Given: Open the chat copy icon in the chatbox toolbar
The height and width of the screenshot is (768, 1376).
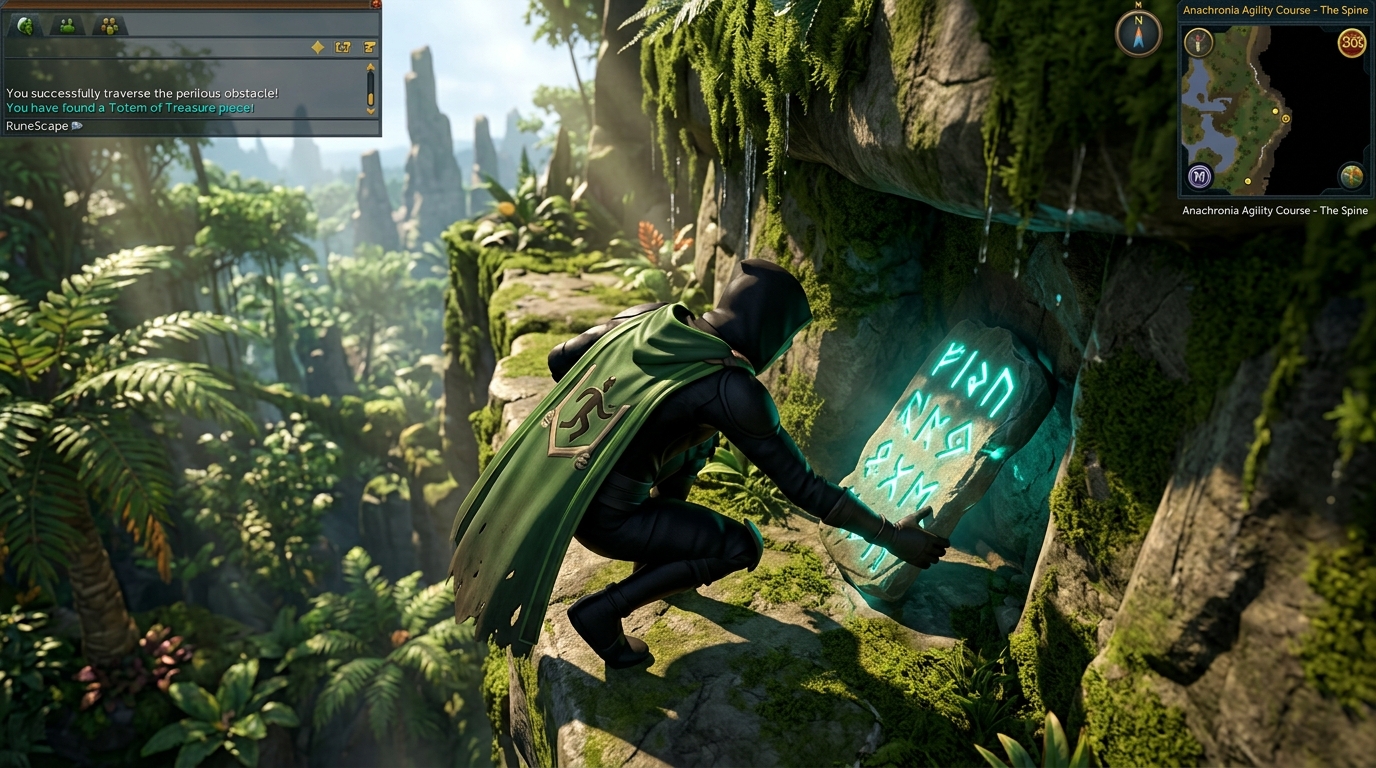Looking at the screenshot, I should (342, 48).
